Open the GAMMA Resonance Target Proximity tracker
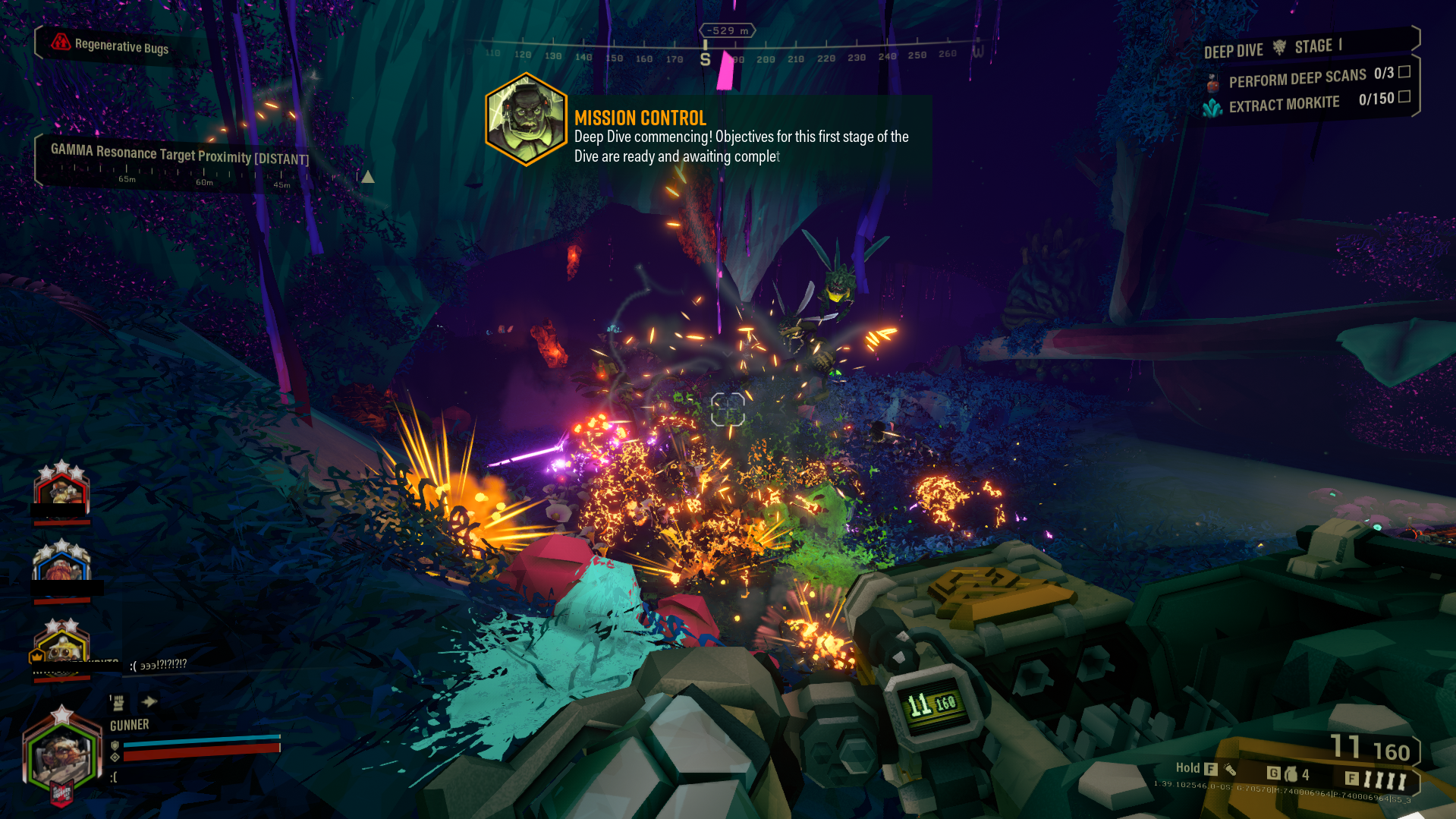Image resolution: width=1456 pixels, height=819 pixels. (x=179, y=155)
